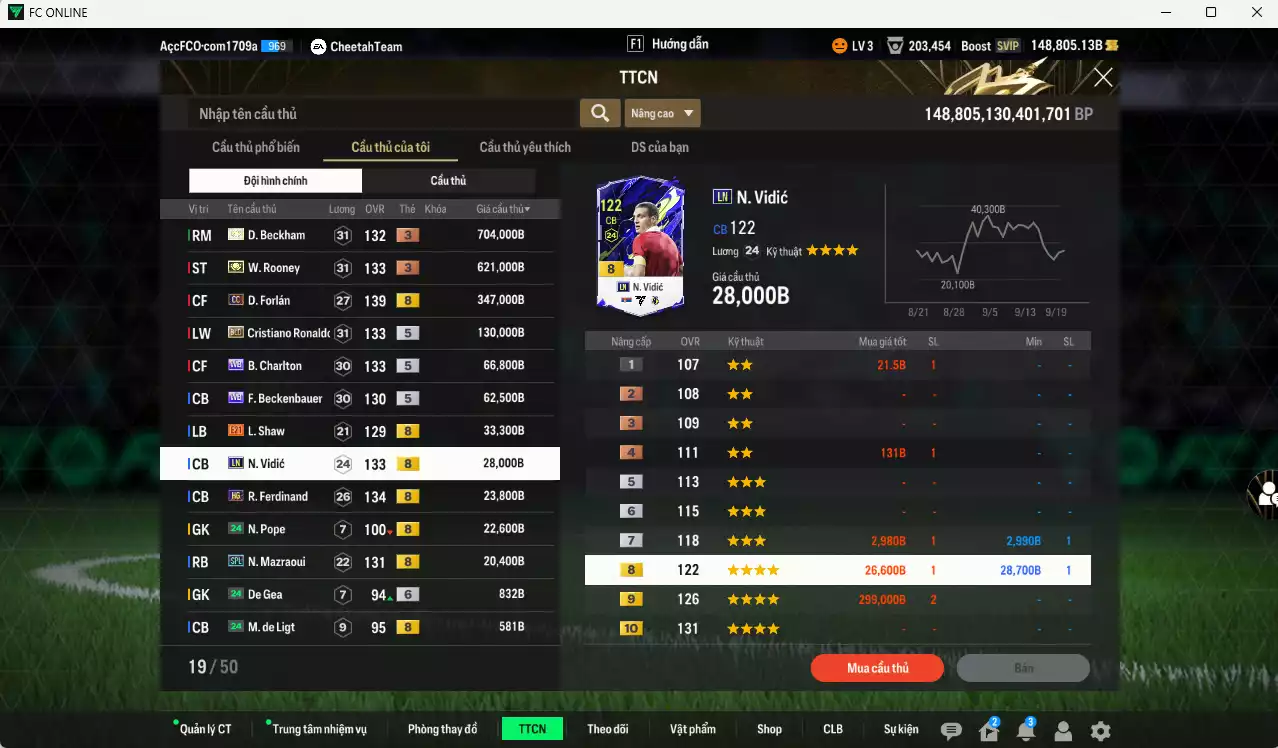Open the Cầu thủ yêu thích tab
1278x748 pixels.
tap(525, 147)
